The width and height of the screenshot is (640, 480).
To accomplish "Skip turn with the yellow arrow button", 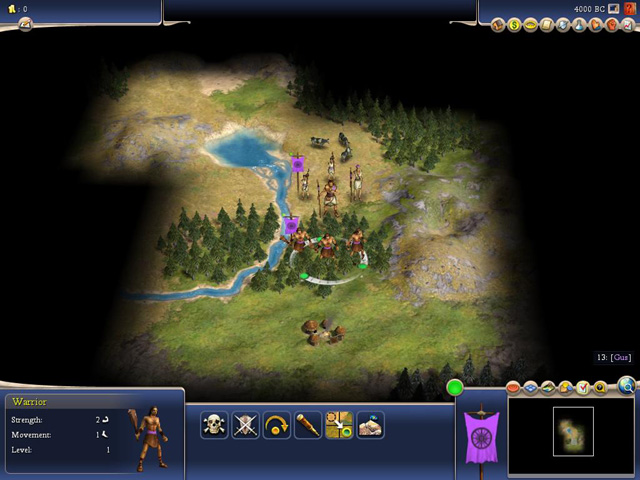I will (x=276, y=425).
